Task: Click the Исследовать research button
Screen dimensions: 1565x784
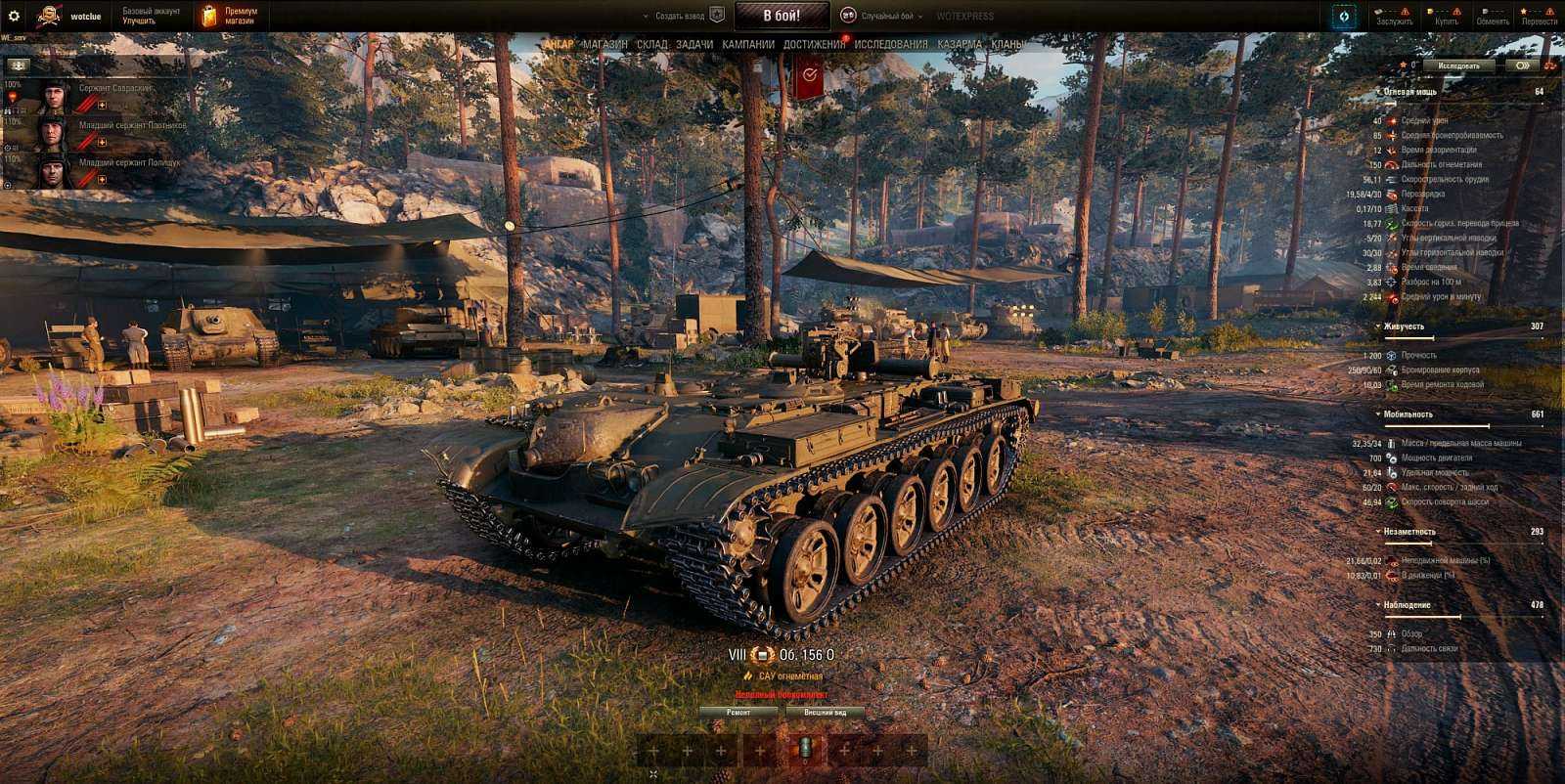Action: point(1459,64)
